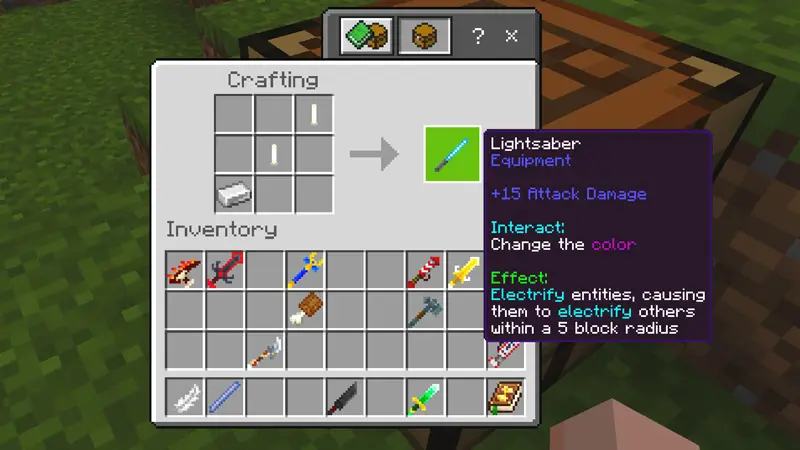
Task: Select the emerald green sword hotbar slot
Action: tap(424, 398)
